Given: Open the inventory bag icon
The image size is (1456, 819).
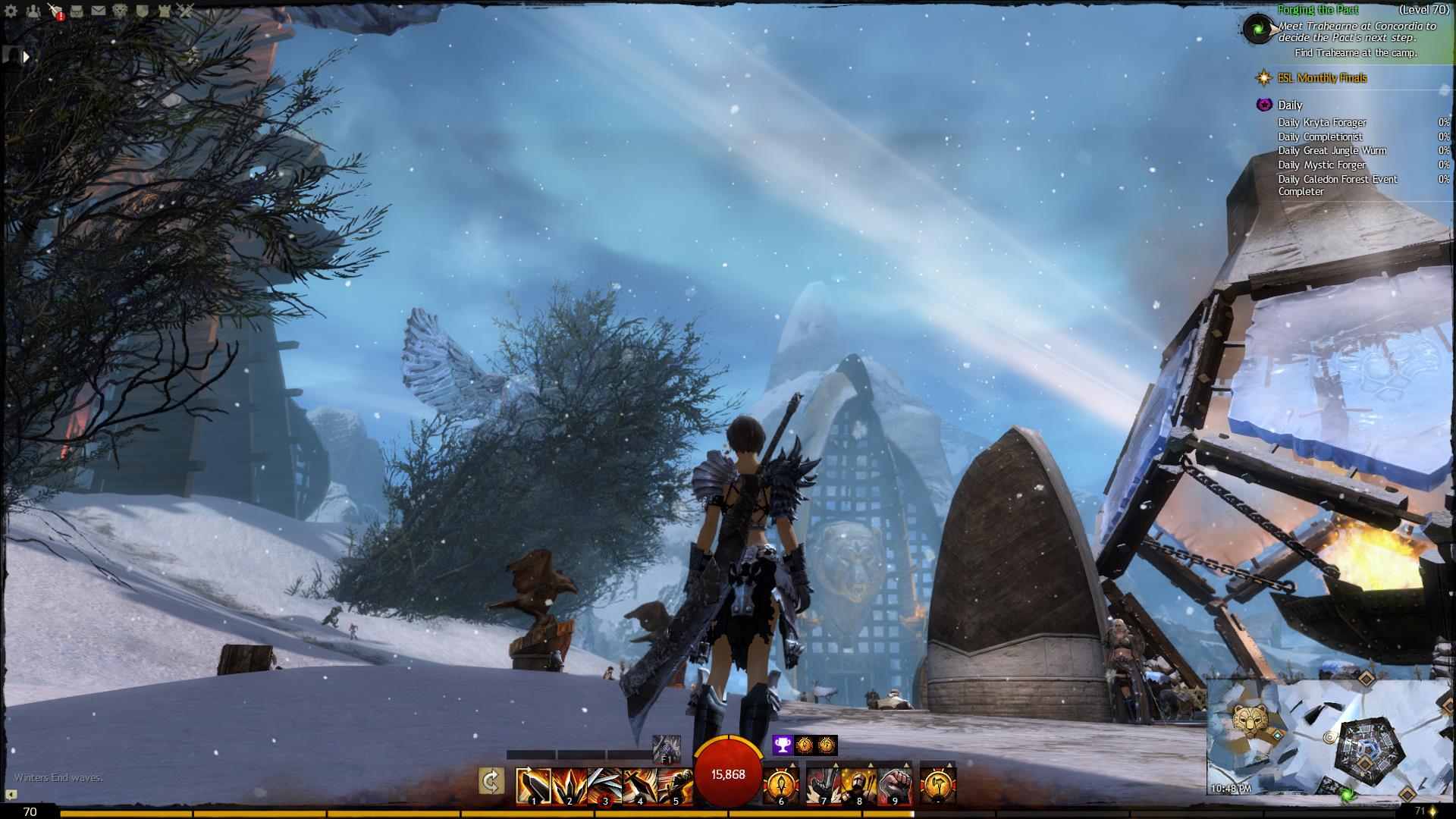Looking at the screenshot, I should point(77,11).
